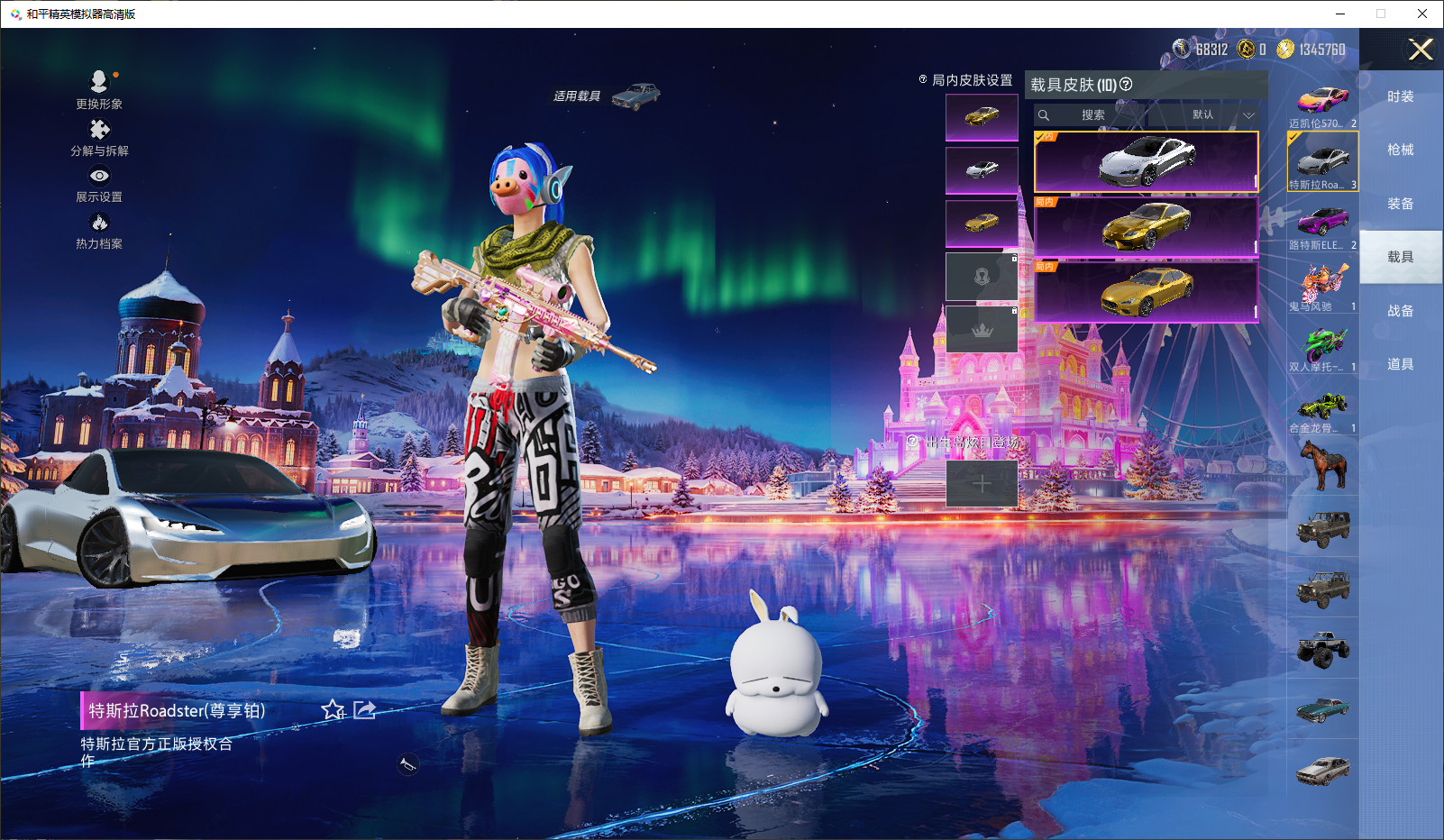Click the share icon beside the star

pos(364,711)
